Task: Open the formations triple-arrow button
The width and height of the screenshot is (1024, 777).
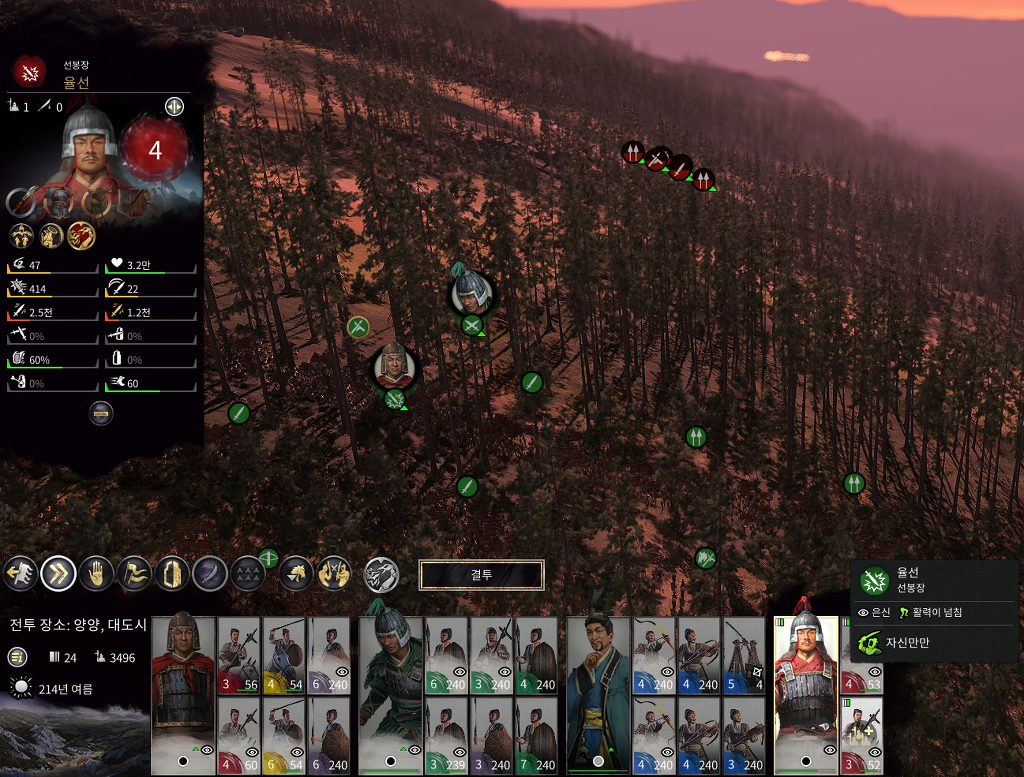Action: tap(248, 573)
